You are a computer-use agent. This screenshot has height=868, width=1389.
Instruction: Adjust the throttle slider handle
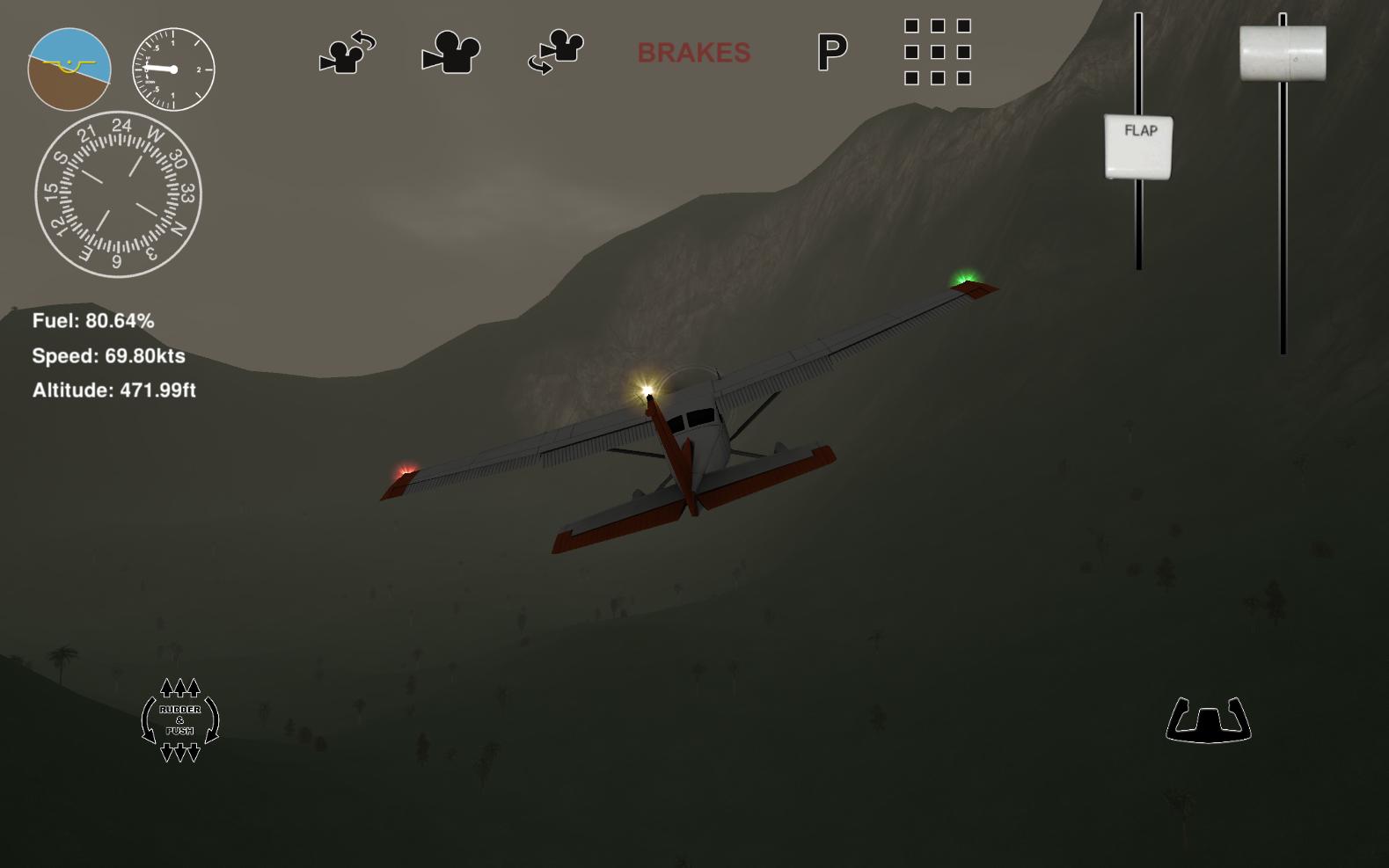[x=1282, y=53]
